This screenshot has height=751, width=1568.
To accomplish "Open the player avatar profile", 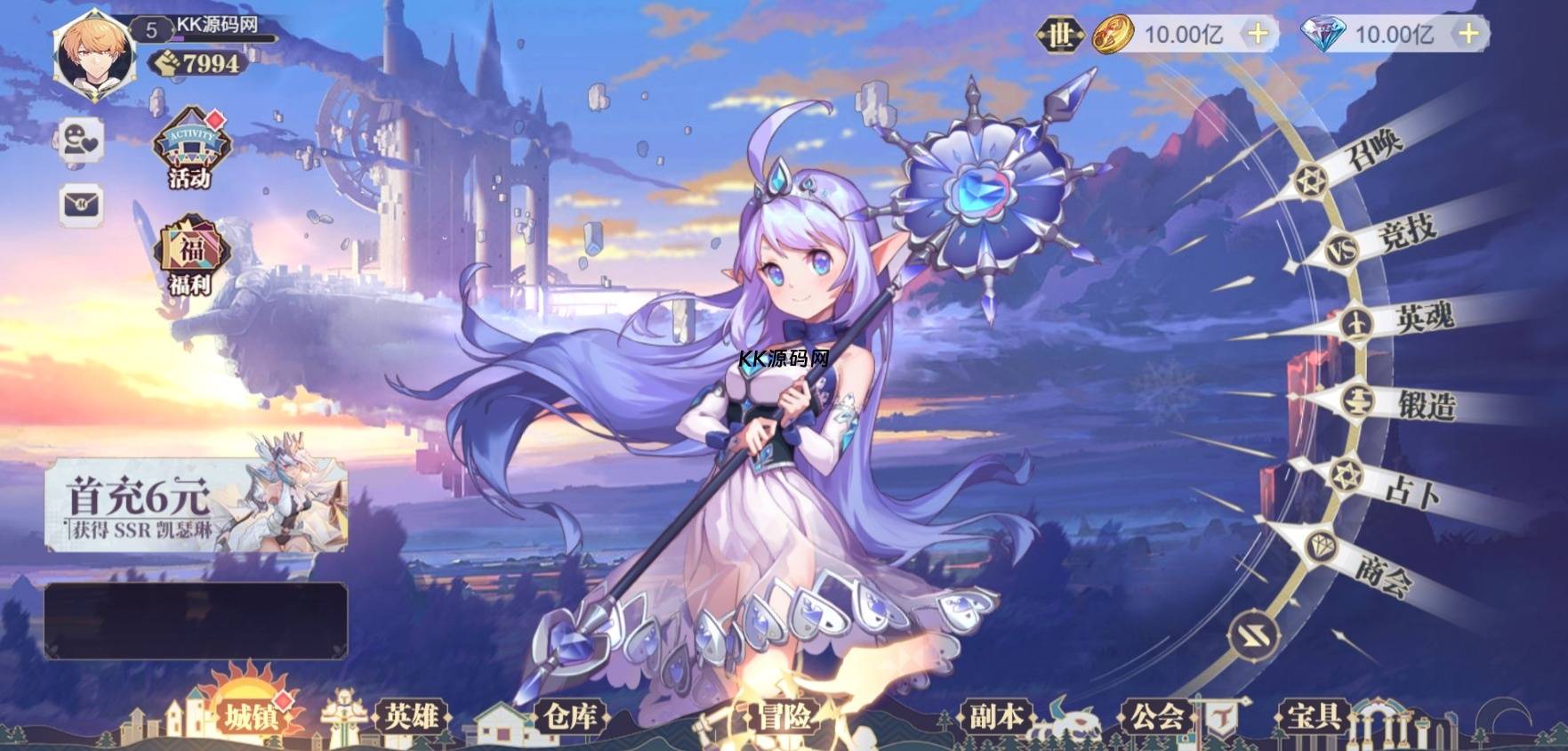I will pos(93,53).
